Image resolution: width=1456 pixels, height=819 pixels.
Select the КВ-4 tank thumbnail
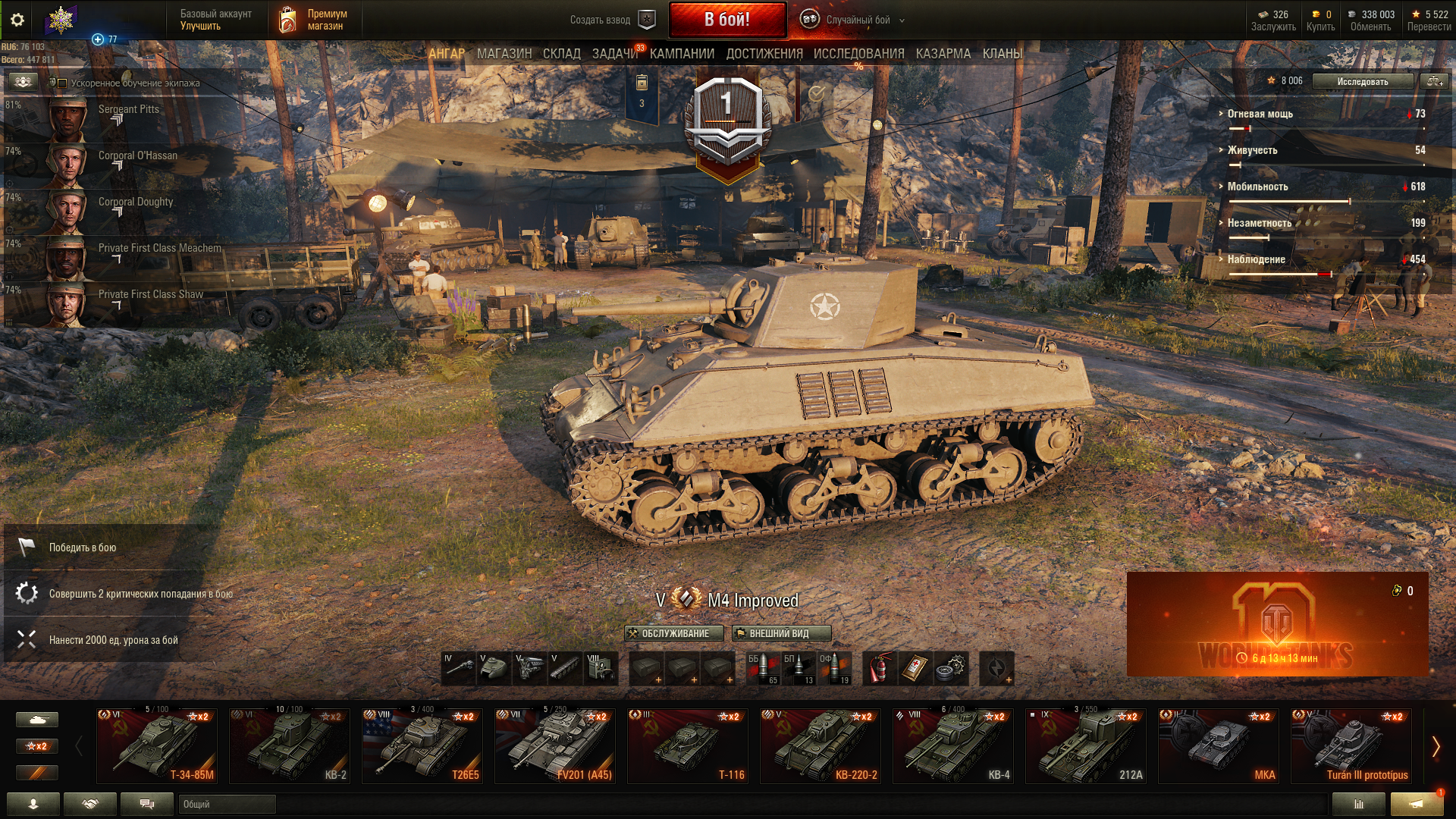953,745
